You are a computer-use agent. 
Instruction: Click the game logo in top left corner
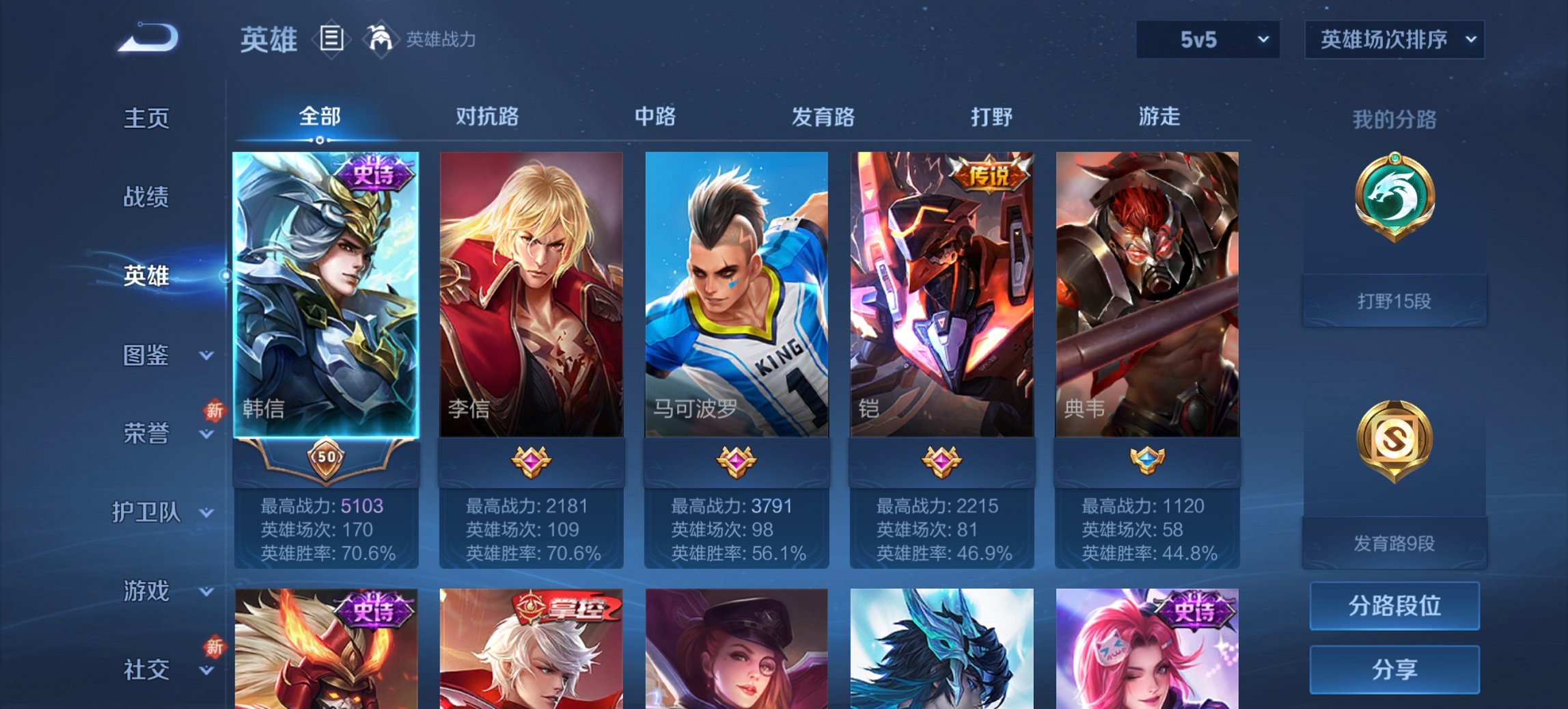coord(145,38)
